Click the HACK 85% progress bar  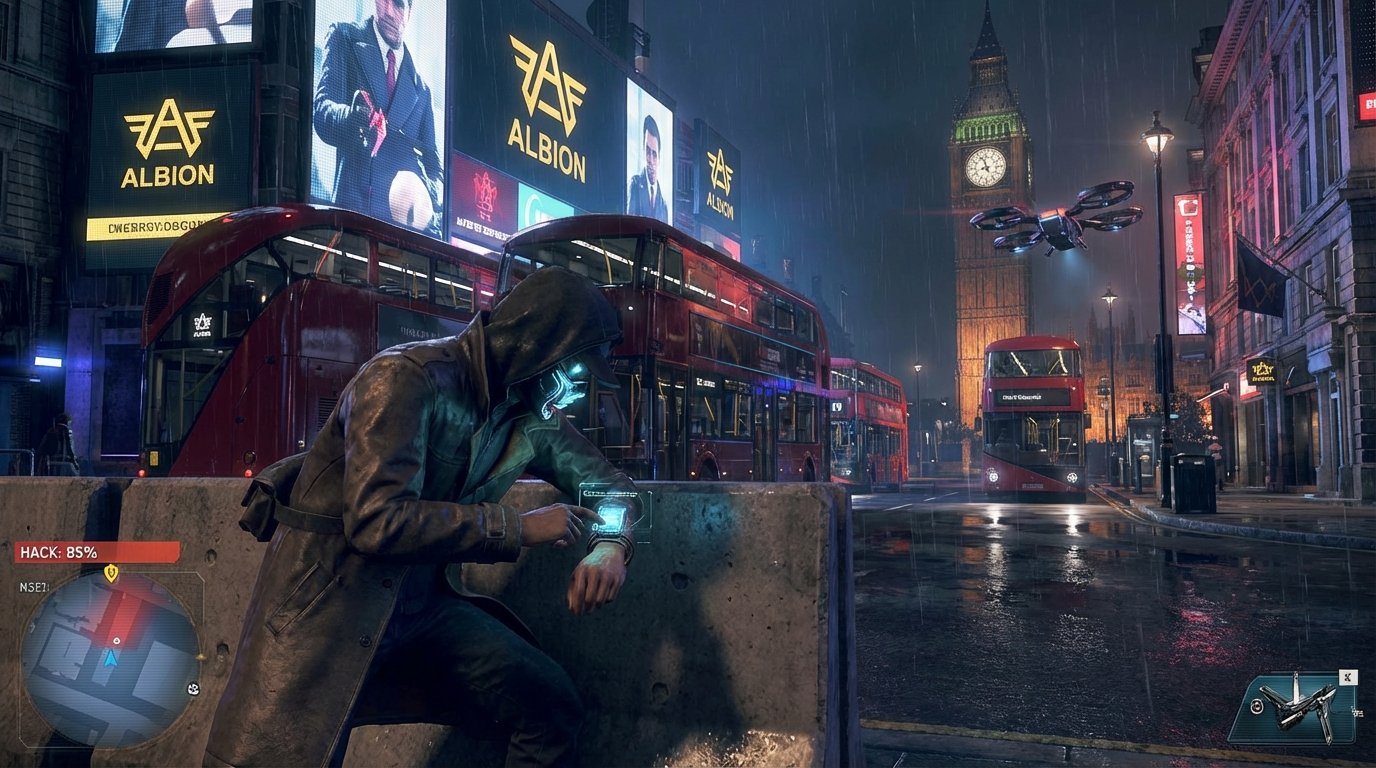(95, 550)
